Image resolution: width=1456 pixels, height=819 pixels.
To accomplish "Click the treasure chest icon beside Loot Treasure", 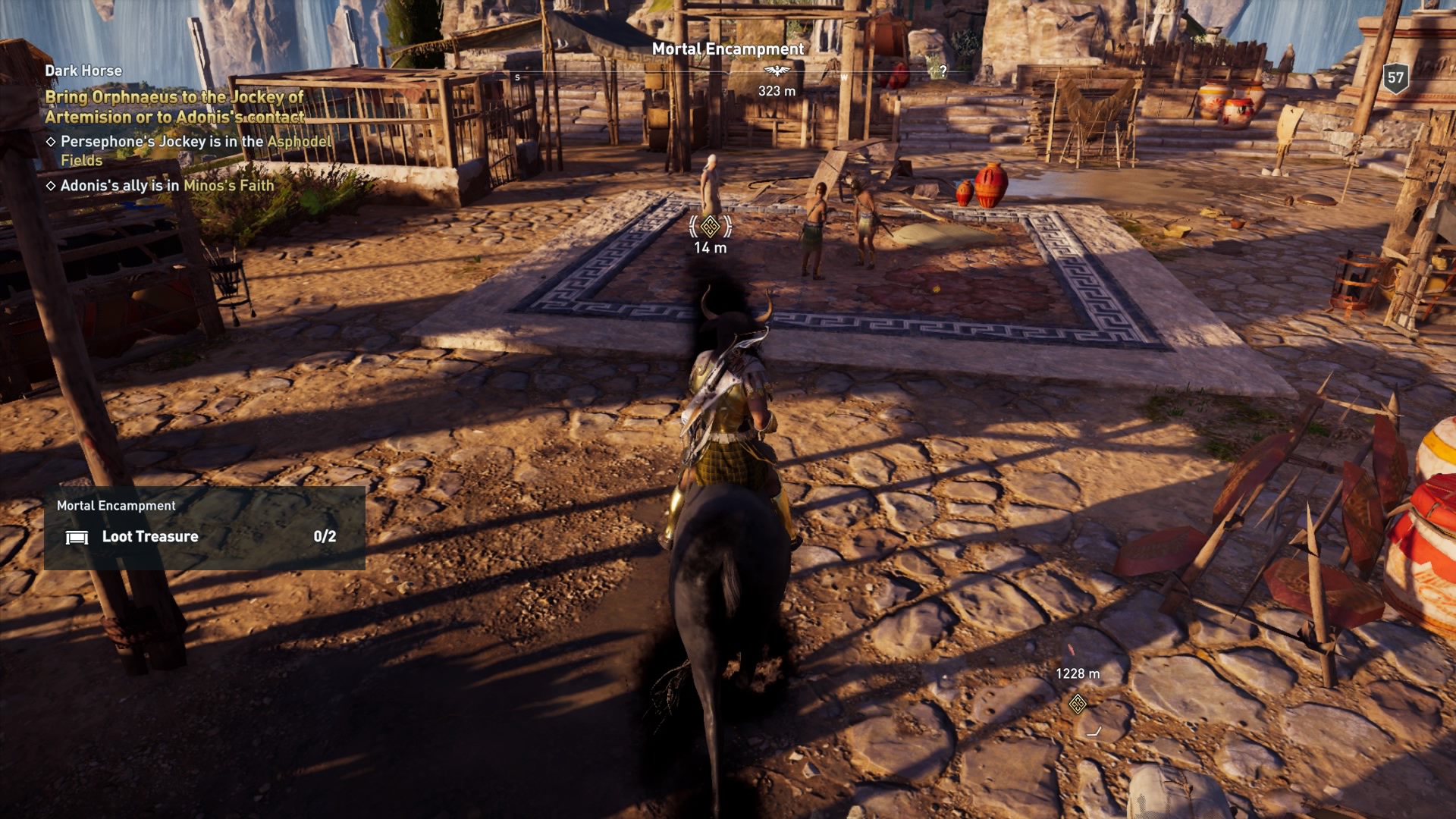I will [x=77, y=537].
